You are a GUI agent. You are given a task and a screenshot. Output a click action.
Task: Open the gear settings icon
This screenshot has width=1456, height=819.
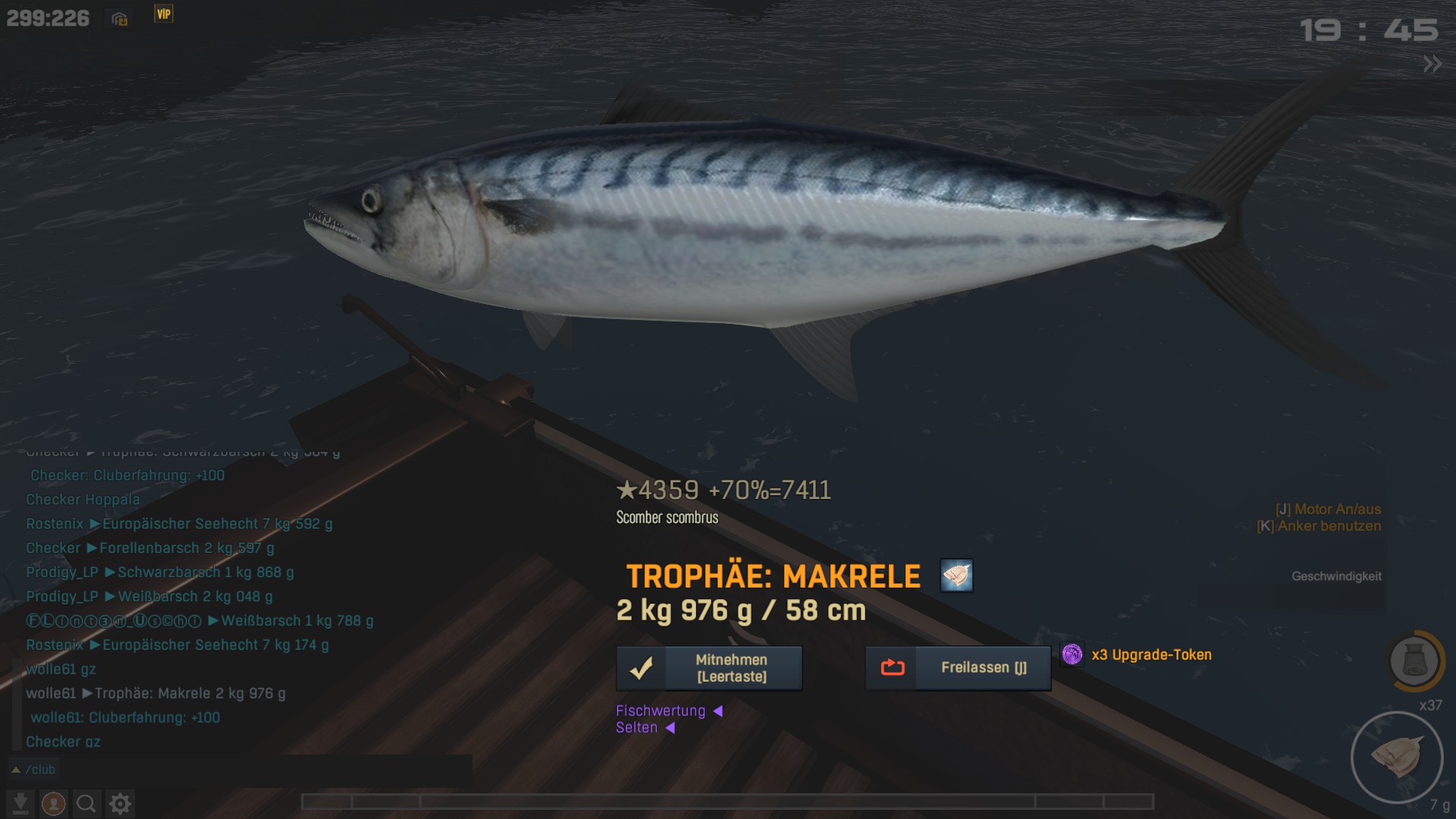point(120,803)
